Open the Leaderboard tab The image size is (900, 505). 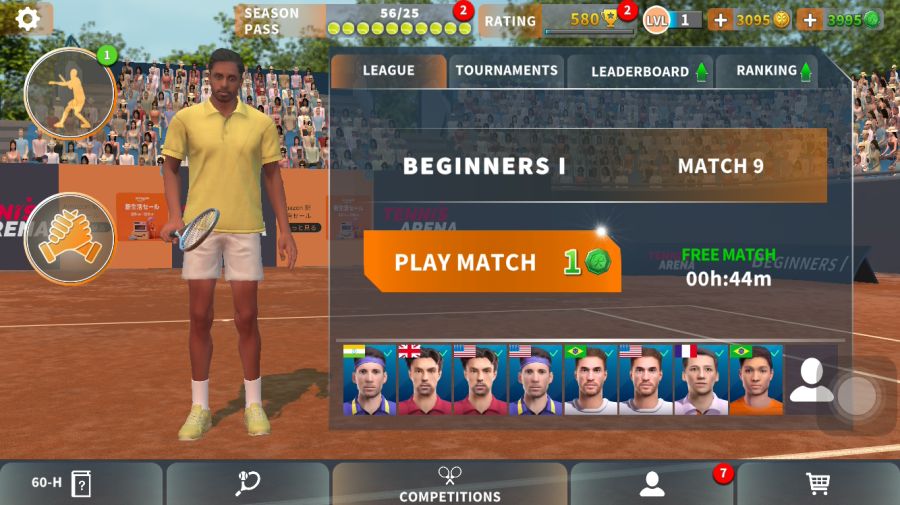click(x=640, y=72)
